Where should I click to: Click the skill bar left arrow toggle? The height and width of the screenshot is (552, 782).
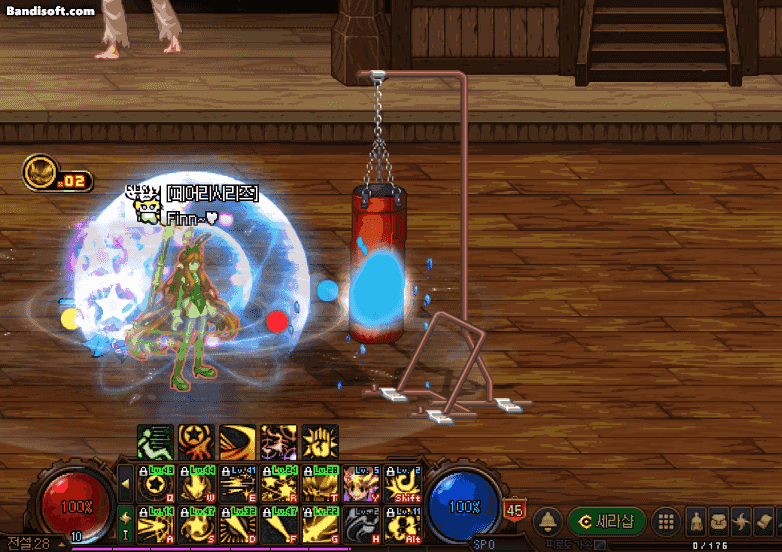point(125,485)
